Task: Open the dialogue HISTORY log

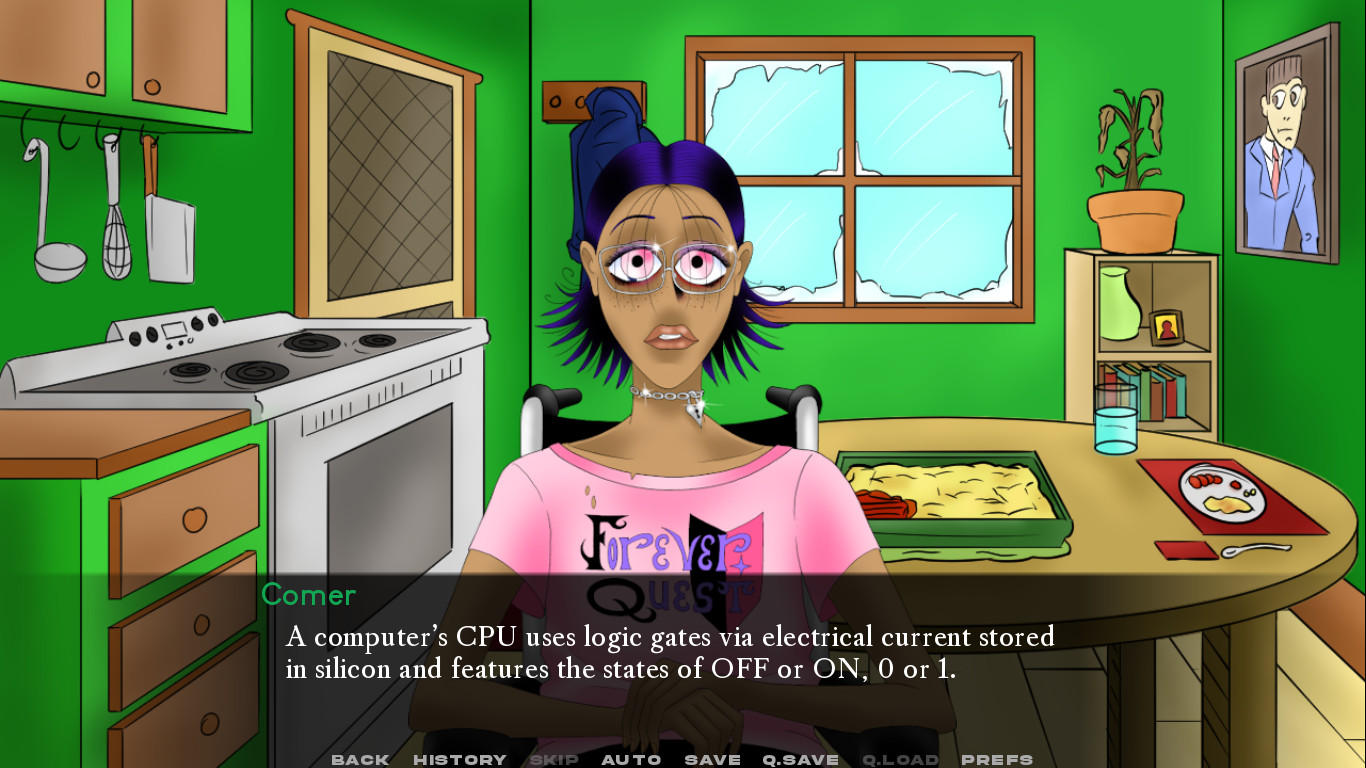Action: point(460,759)
